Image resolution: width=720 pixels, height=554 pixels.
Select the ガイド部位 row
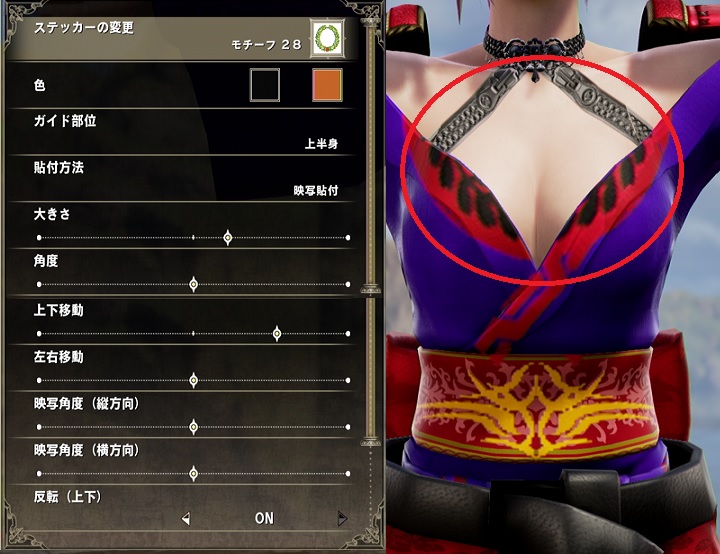[x=190, y=132]
